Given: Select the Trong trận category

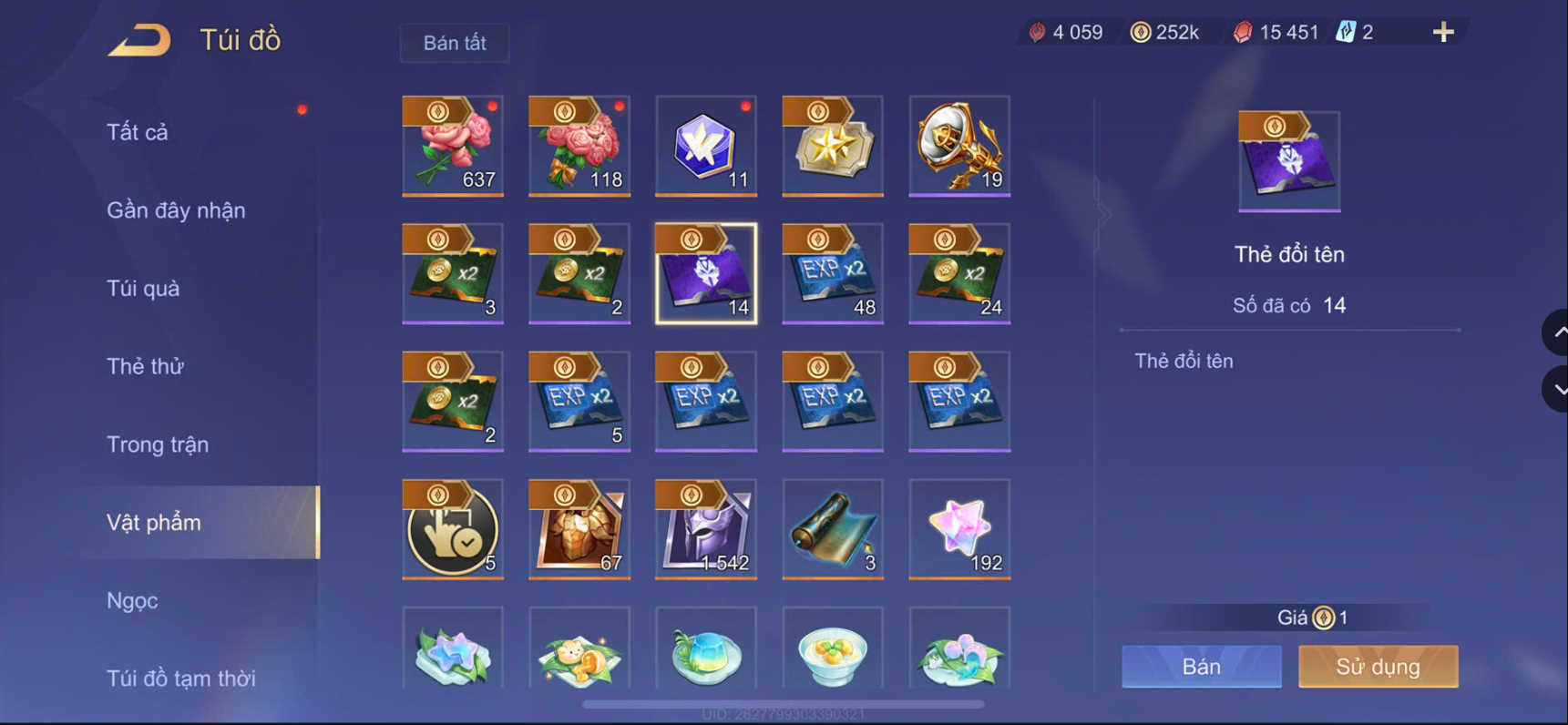Looking at the screenshot, I should coord(158,444).
